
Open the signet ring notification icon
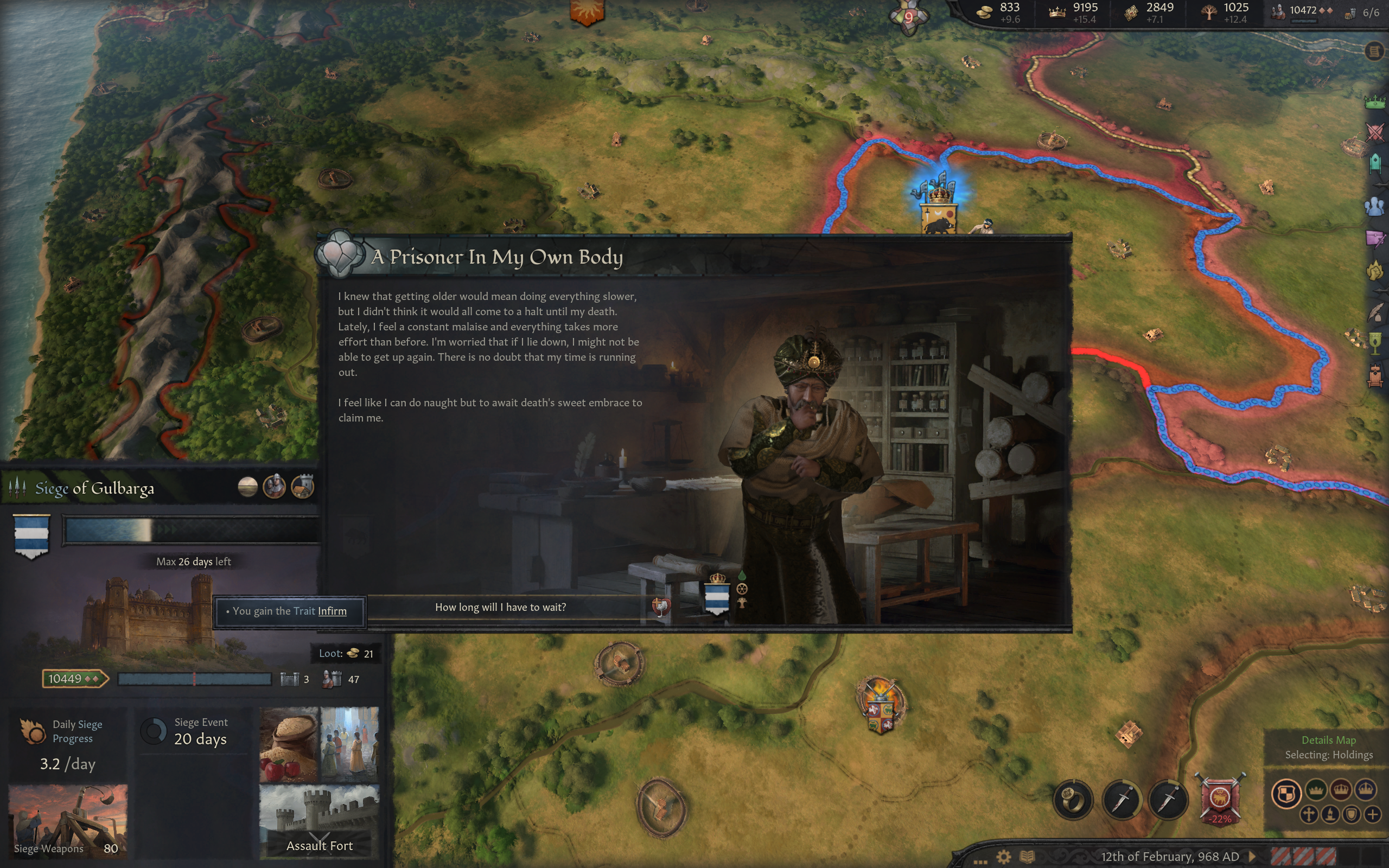[x=1072, y=799]
